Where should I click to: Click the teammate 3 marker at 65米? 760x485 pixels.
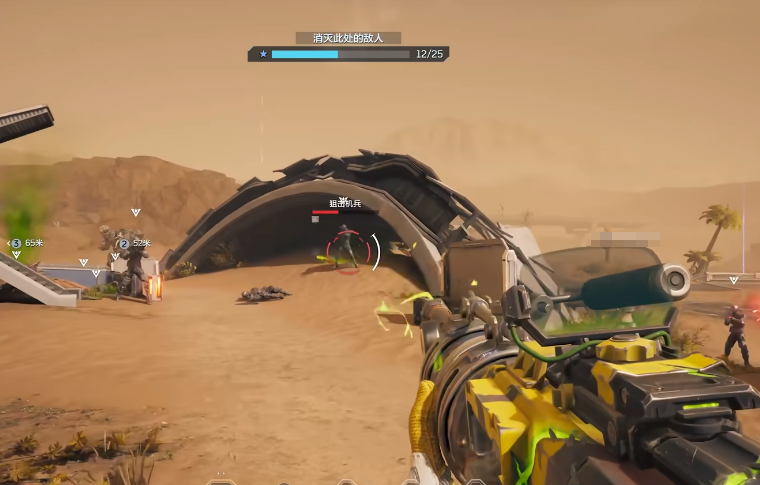pos(17,243)
